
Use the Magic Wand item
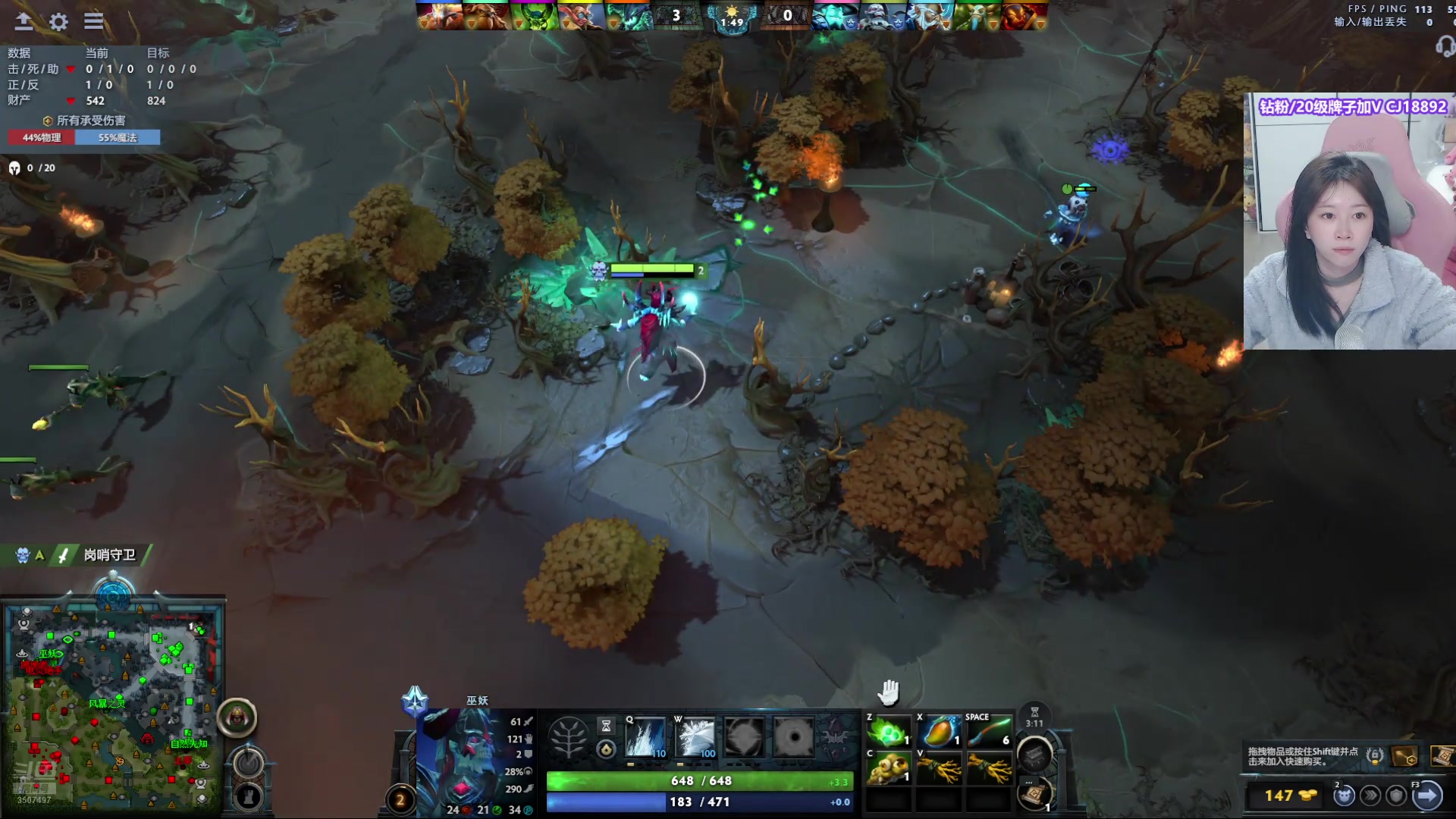click(989, 733)
